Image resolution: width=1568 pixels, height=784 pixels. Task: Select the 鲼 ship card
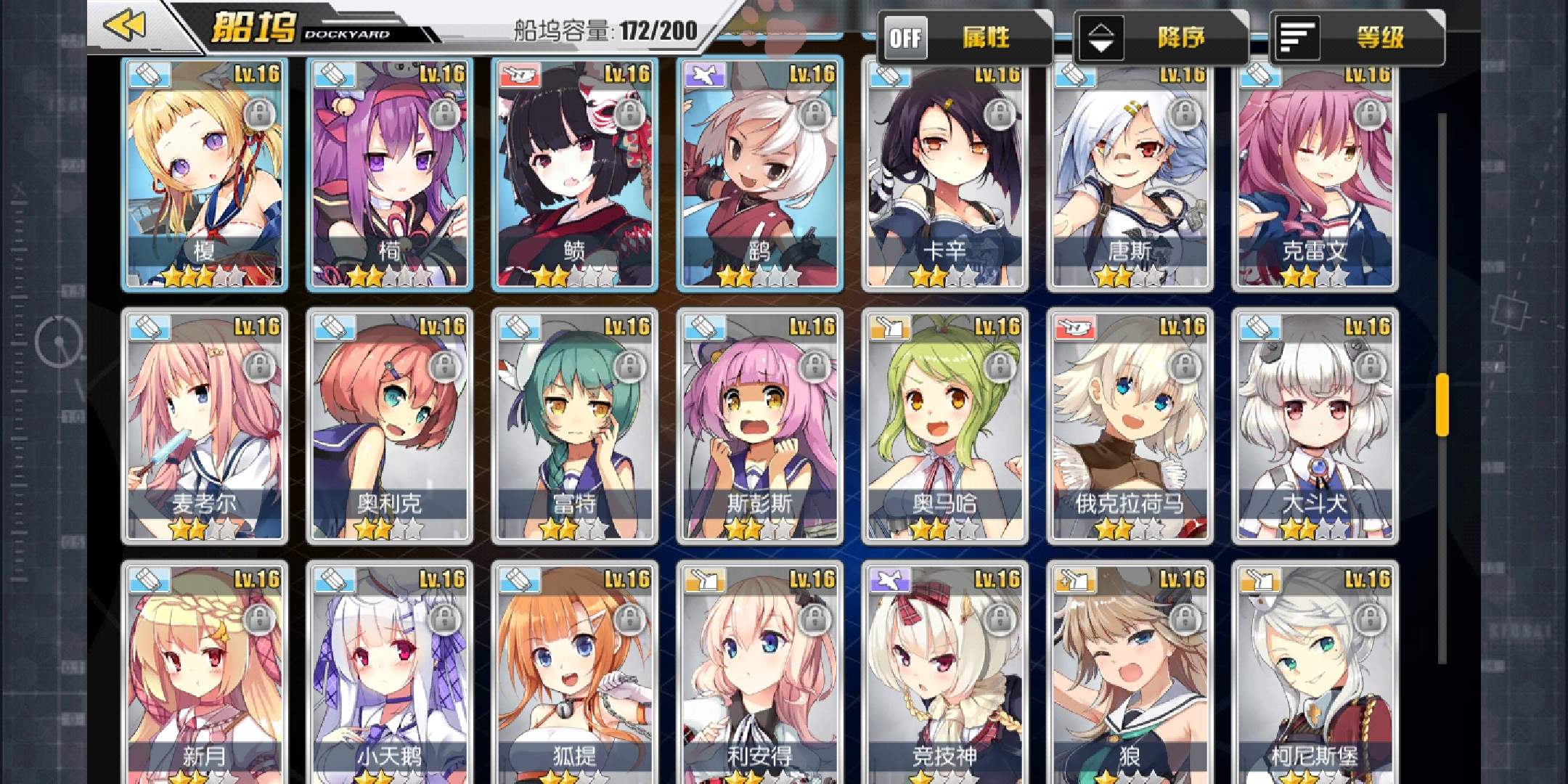[x=574, y=174]
